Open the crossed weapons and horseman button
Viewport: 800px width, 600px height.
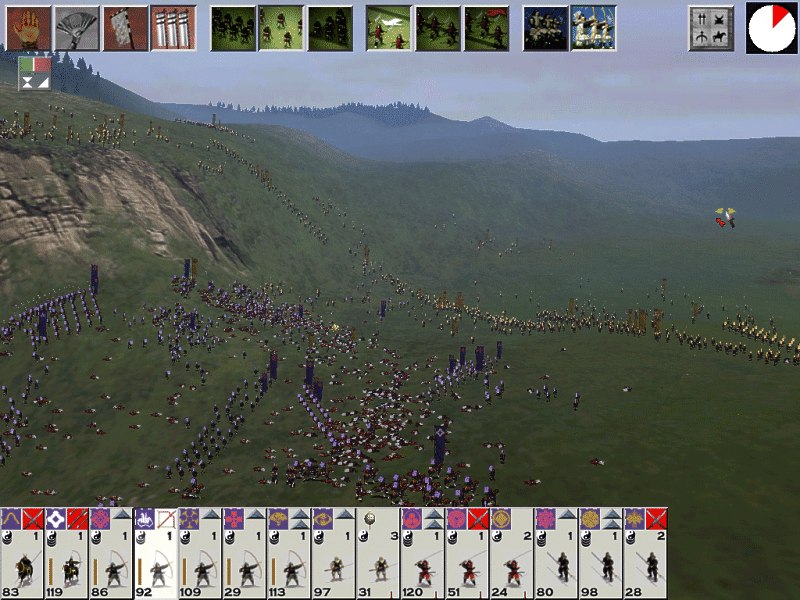[711, 28]
